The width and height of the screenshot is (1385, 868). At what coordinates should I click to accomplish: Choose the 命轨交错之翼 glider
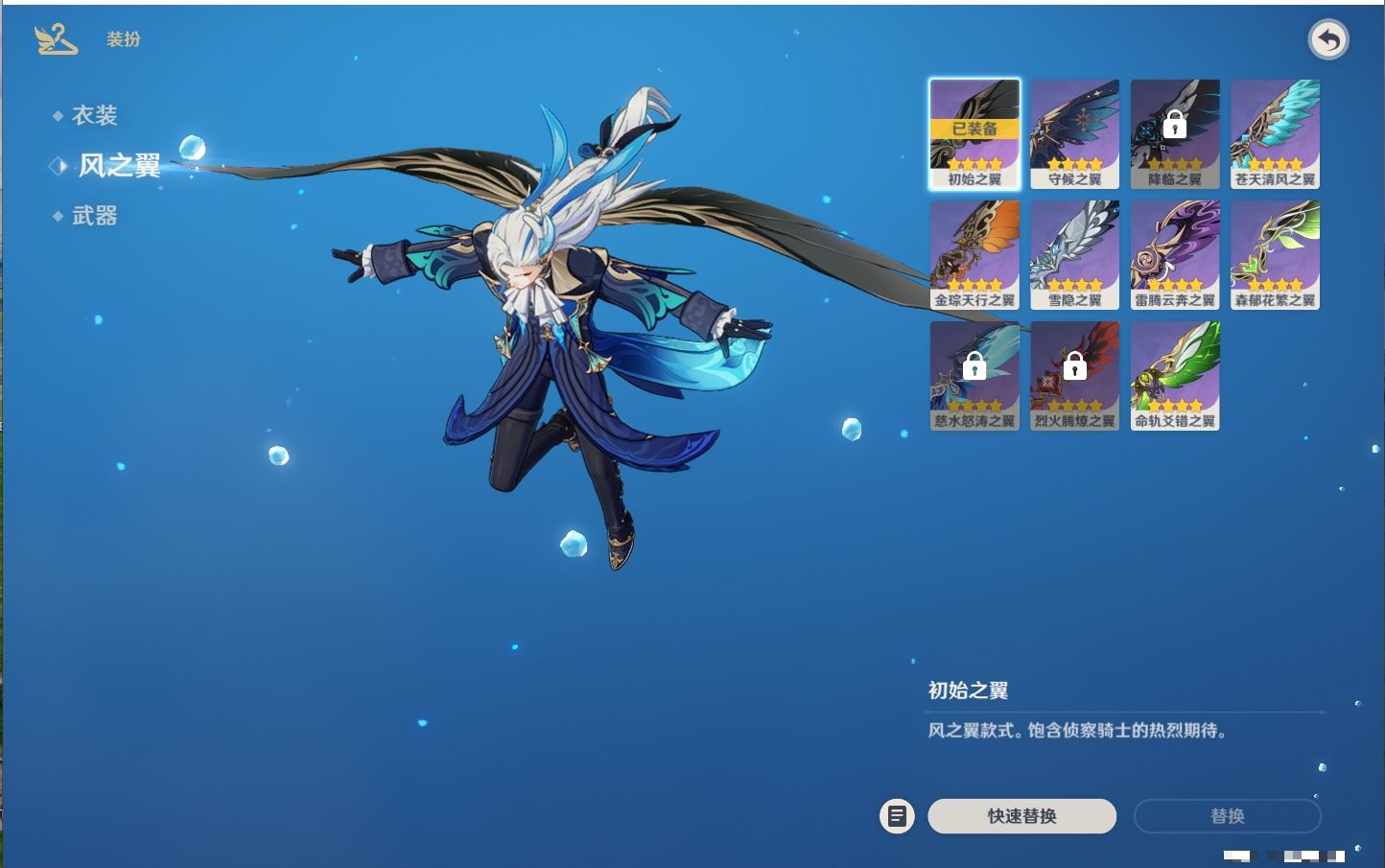click(x=1175, y=375)
